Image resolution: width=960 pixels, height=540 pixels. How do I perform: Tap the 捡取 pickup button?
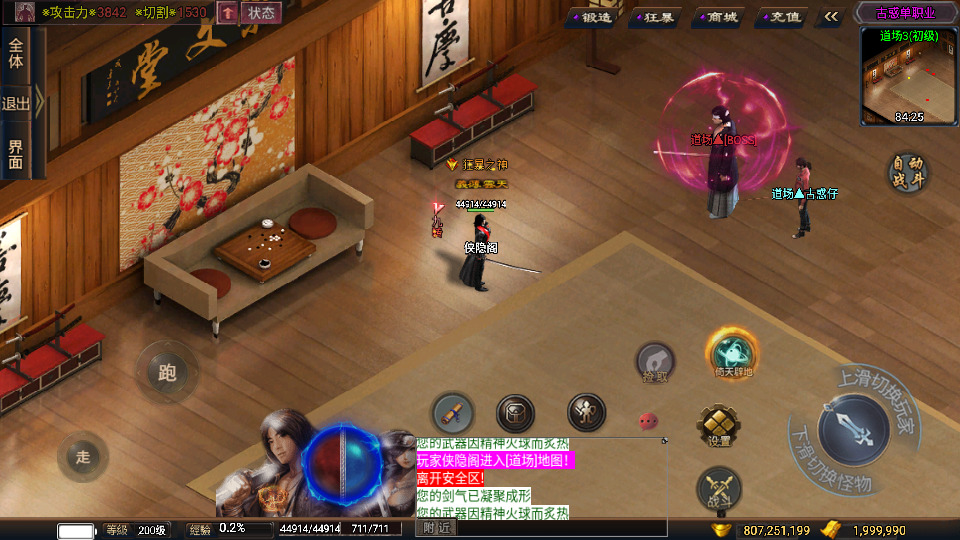click(x=656, y=362)
